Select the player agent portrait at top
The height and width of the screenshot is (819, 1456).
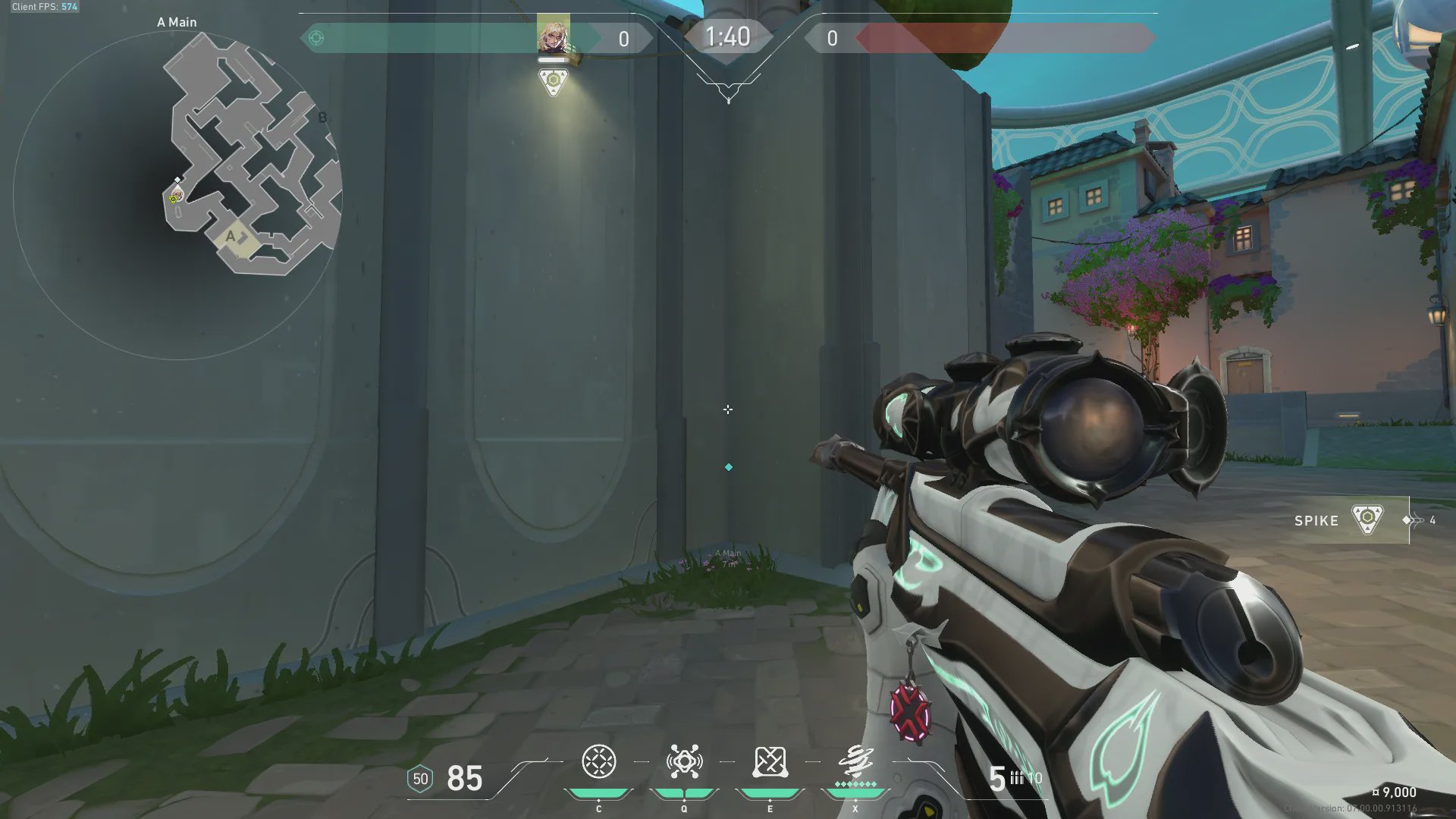point(553,35)
